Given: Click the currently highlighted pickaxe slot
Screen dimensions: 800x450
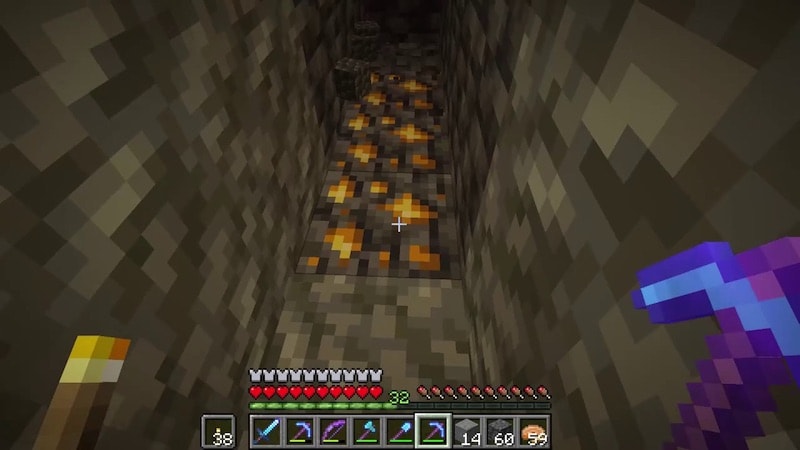Looking at the screenshot, I should click(x=432, y=432).
